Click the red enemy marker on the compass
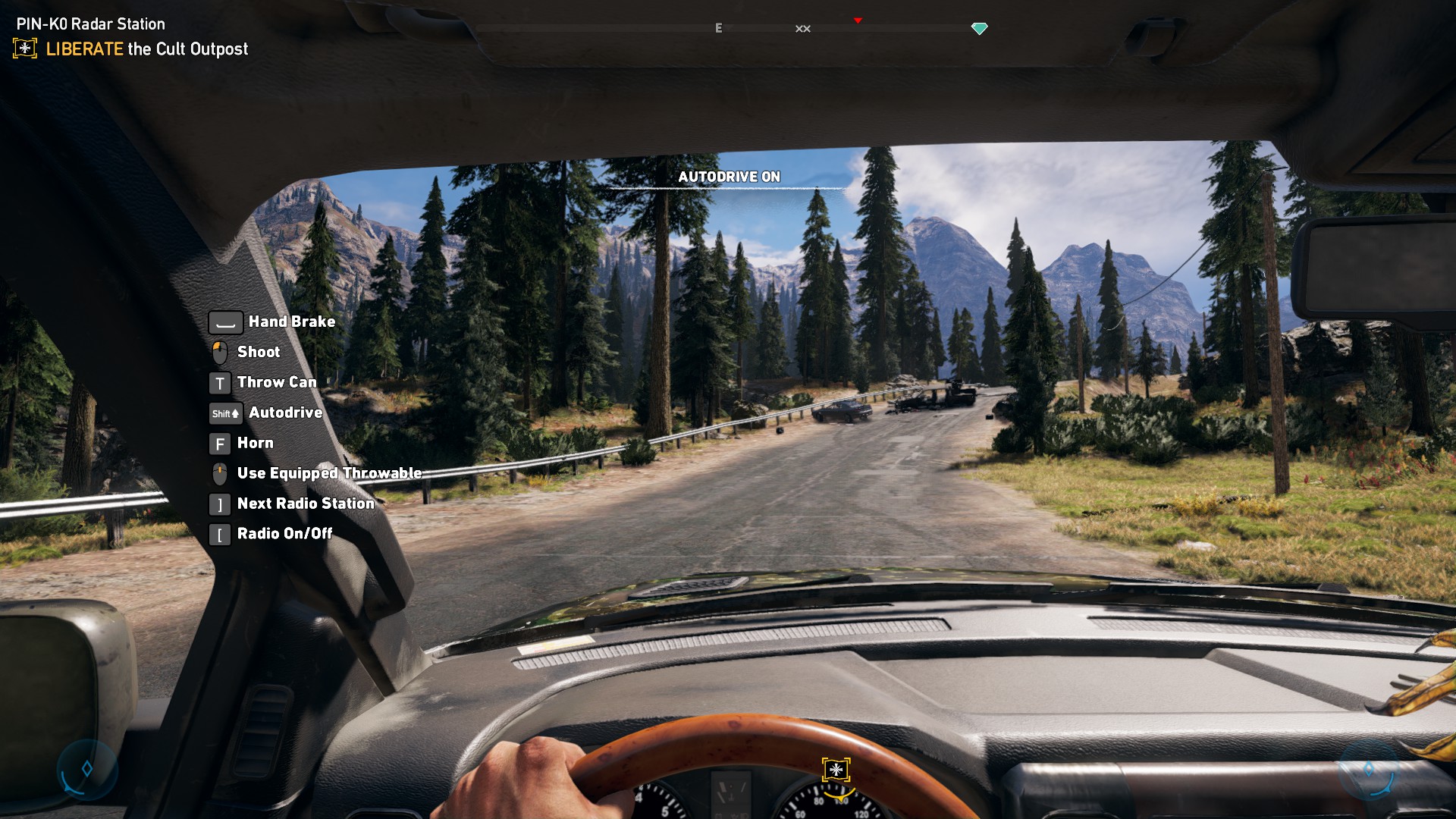1456x819 pixels. point(858,20)
